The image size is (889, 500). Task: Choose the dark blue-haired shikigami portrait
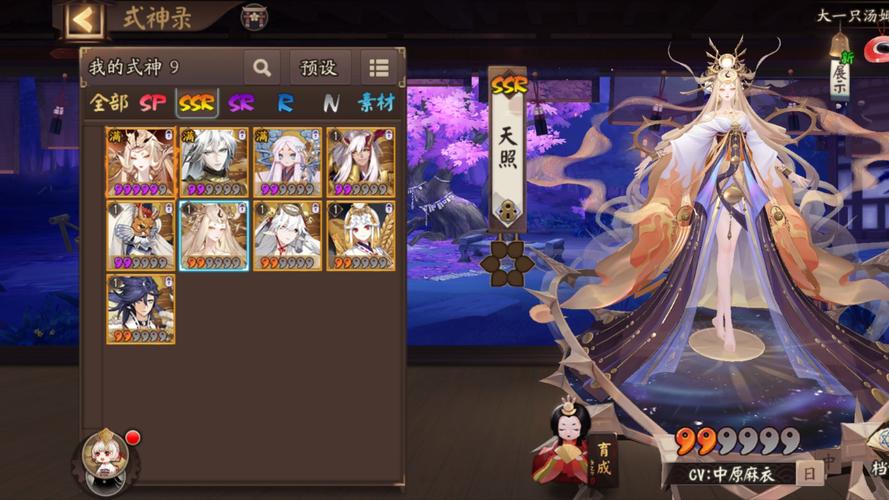point(141,310)
